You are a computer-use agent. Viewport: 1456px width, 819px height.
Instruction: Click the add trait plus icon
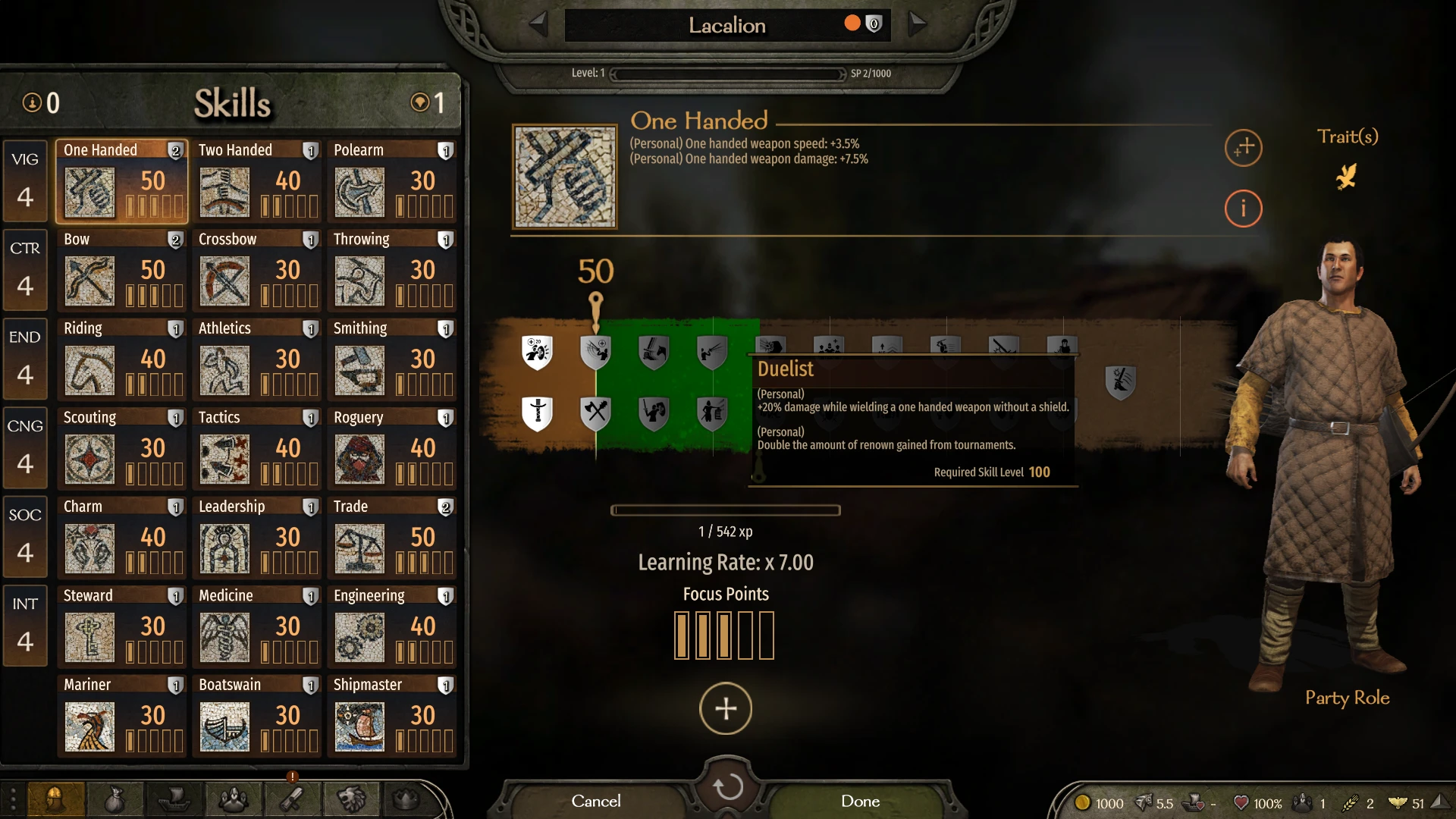pos(1243,149)
